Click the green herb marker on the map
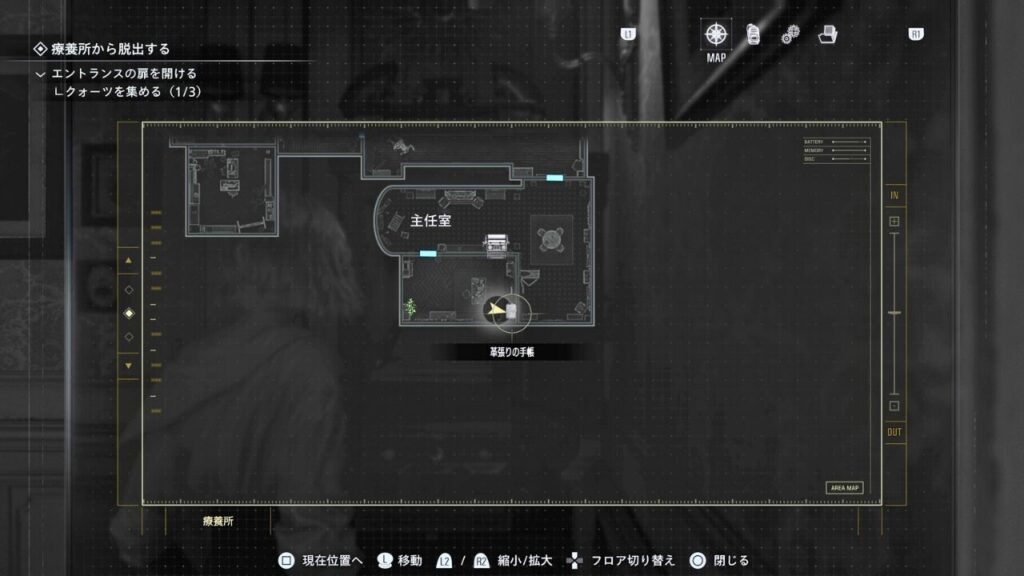This screenshot has width=1024, height=576. click(x=408, y=305)
